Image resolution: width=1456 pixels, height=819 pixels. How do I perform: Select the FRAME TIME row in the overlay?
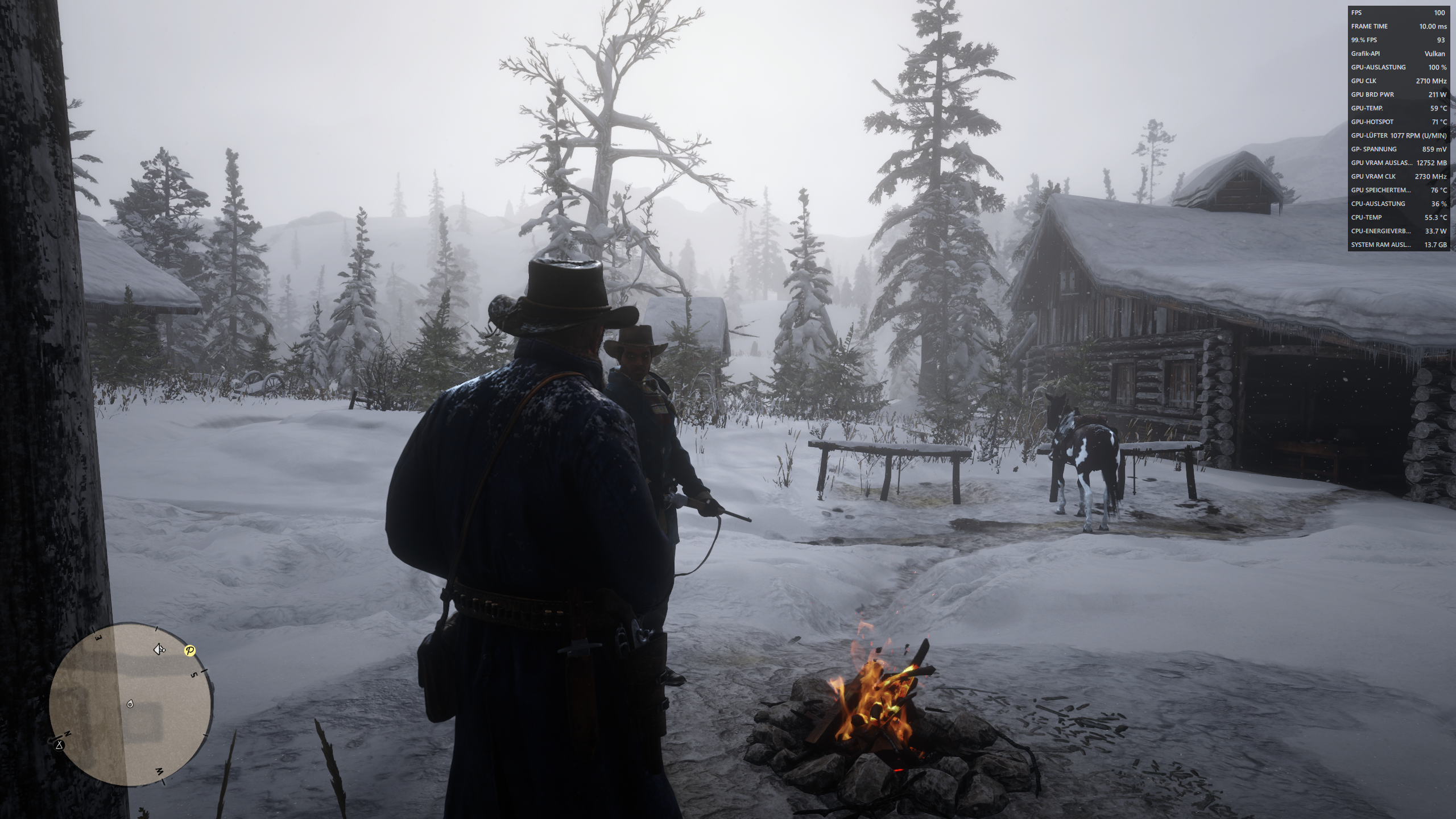(x=1398, y=26)
